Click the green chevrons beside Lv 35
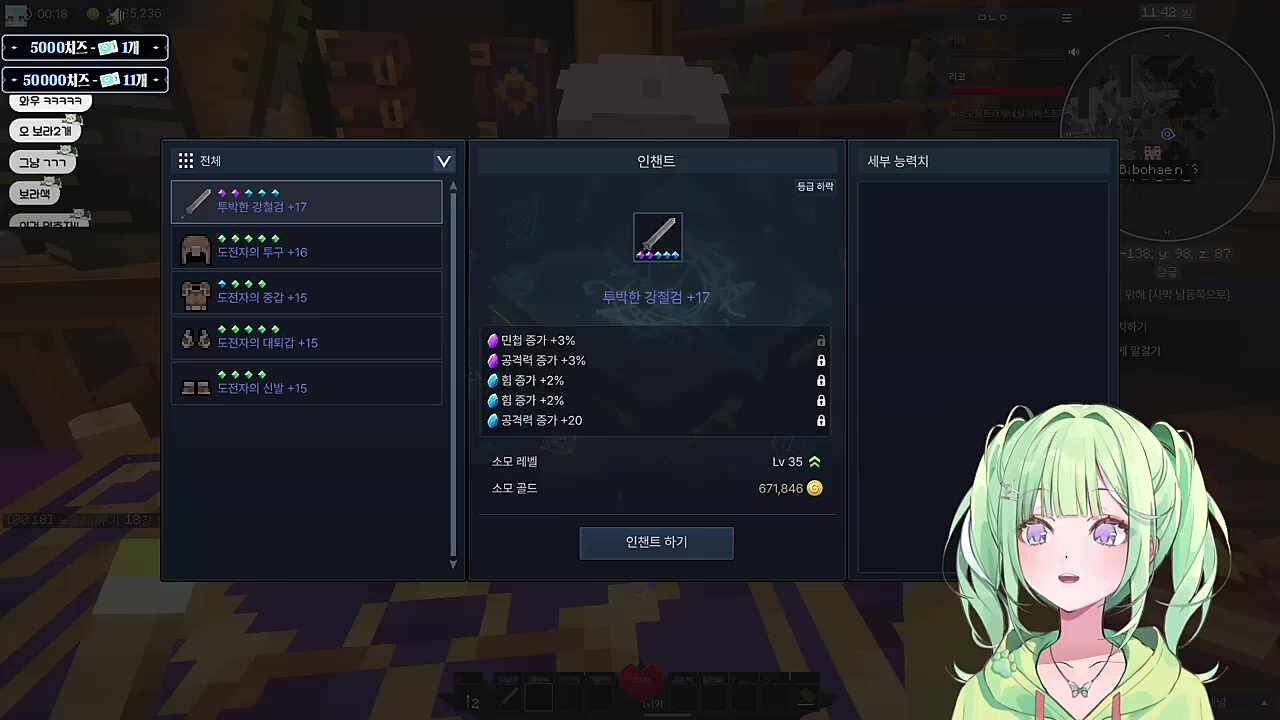This screenshot has height=720, width=1280. coord(813,461)
